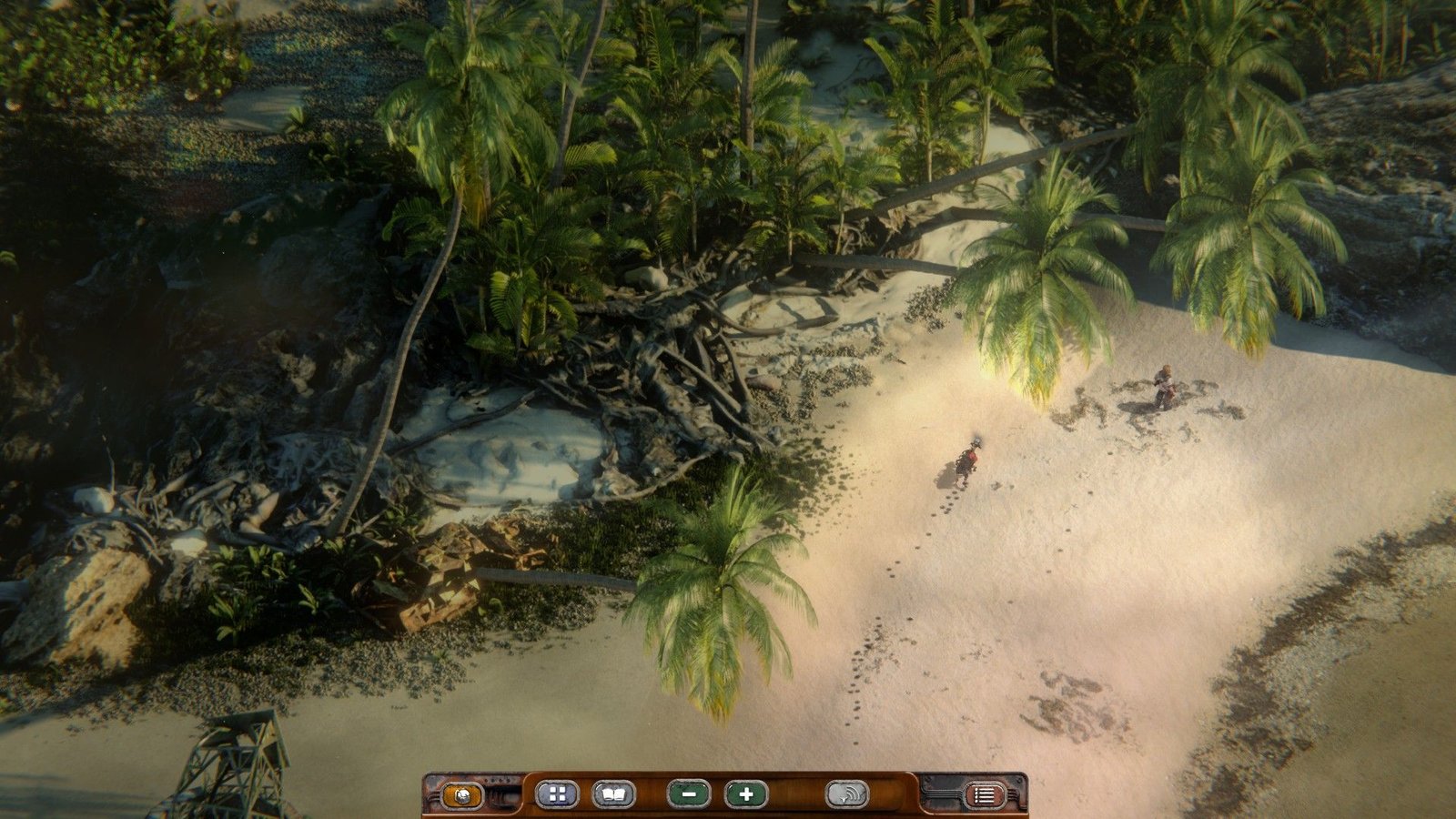Open the four-squares grid button

click(557, 794)
